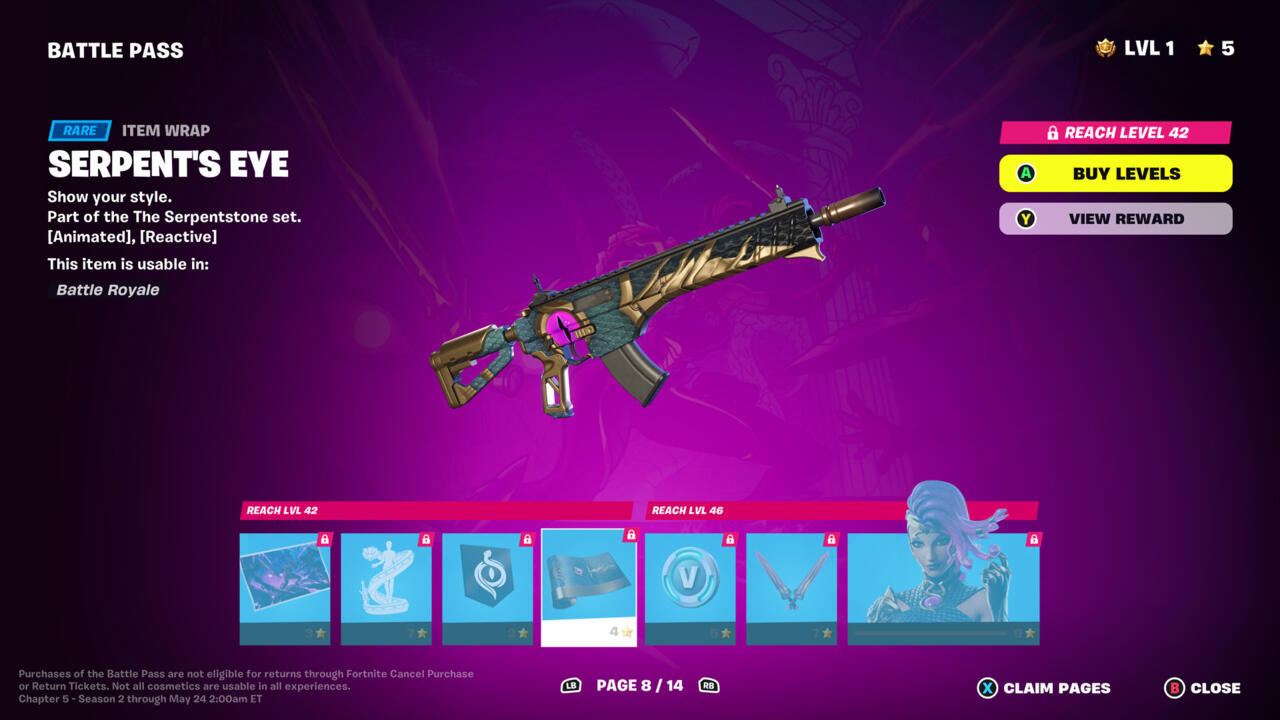Choose the white statue emote reward tile
Image resolution: width=1280 pixels, height=720 pixels.
386,588
